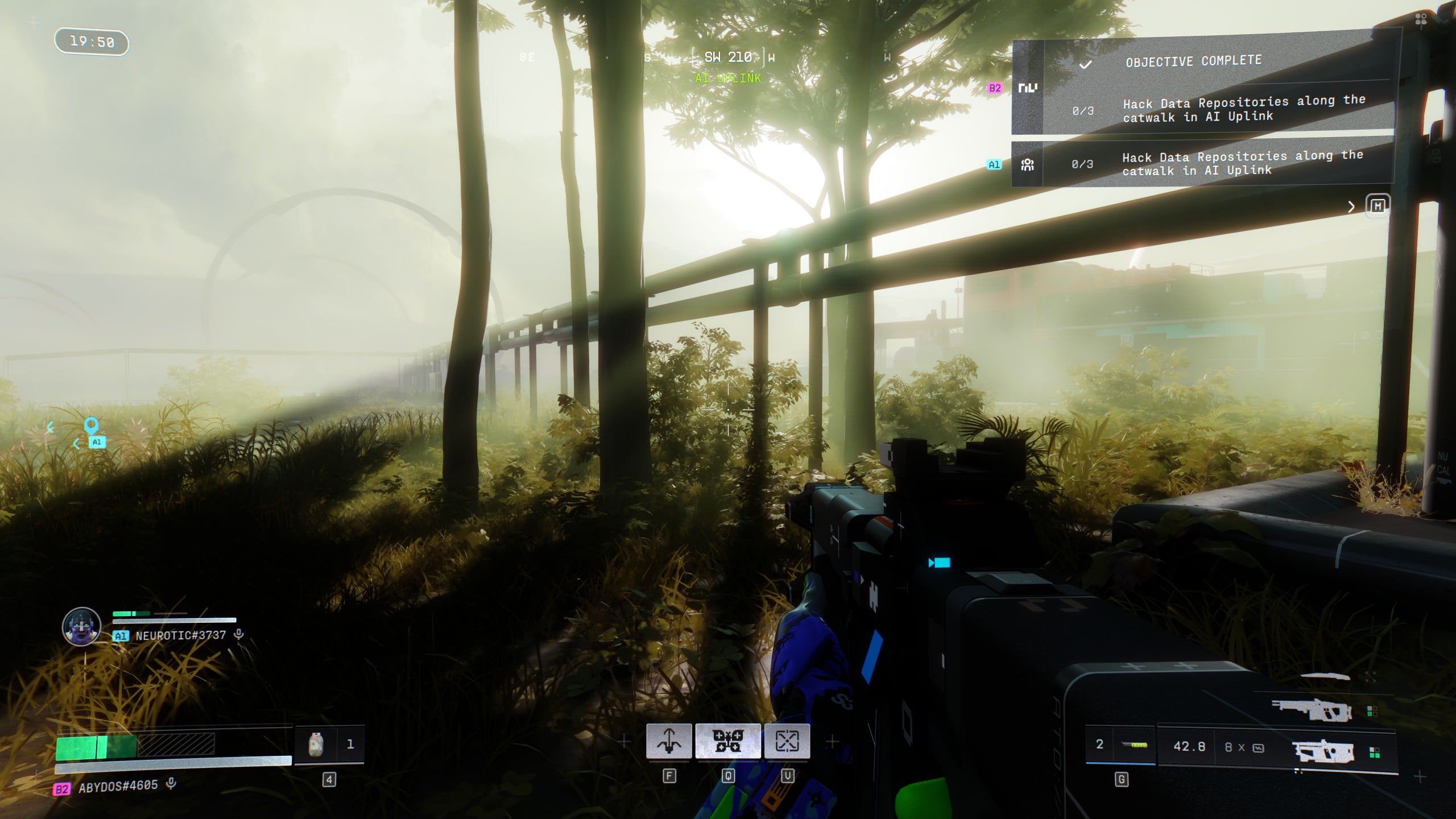This screenshot has height=819, width=1456.
Task: Activate the grapple hook ability icon
Action: point(669,741)
